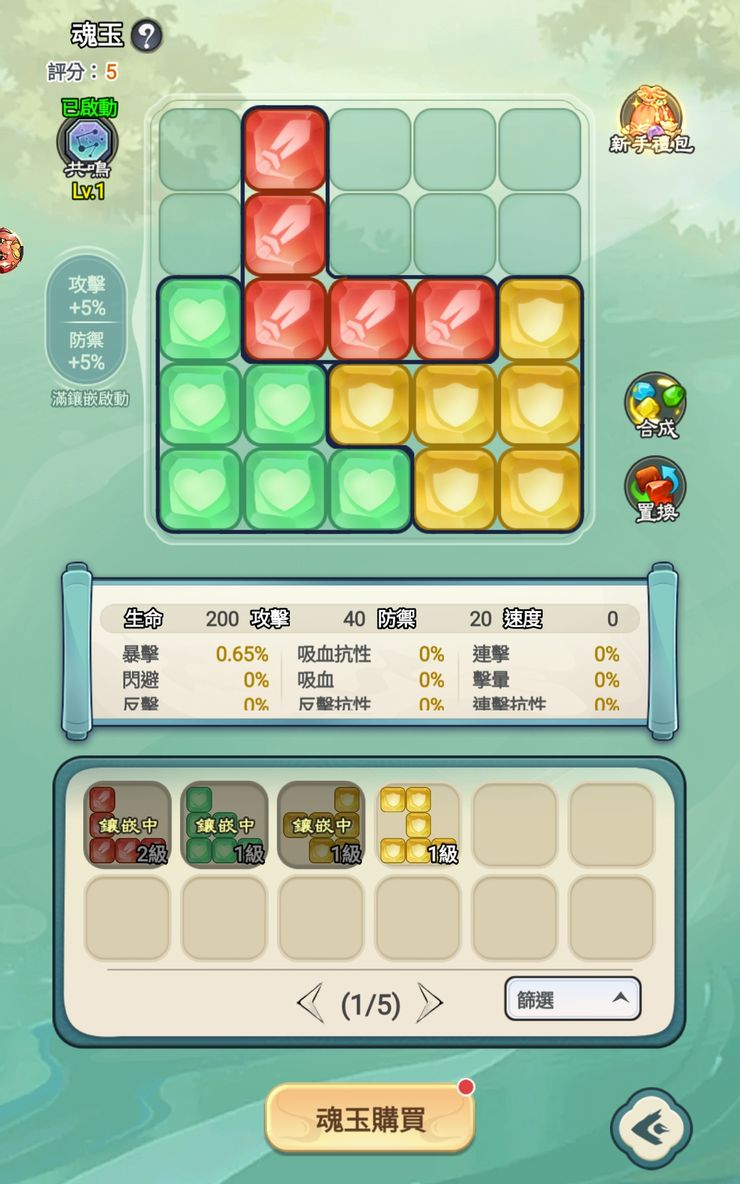Open the 魂玉 help question mark
Screen dimensions: 740x1184
click(146, 37)
